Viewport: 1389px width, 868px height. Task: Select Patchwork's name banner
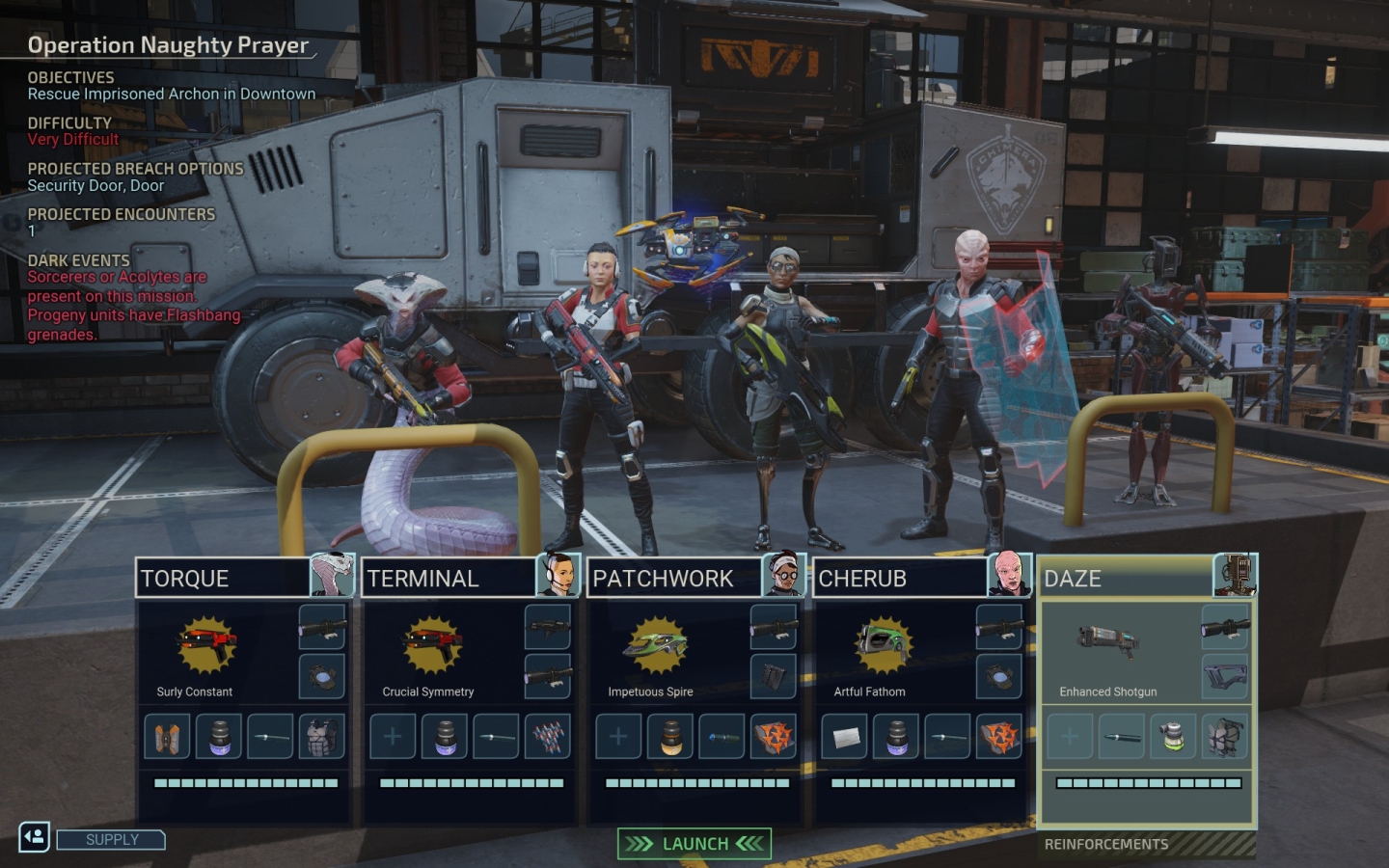(x=675, y=579)
